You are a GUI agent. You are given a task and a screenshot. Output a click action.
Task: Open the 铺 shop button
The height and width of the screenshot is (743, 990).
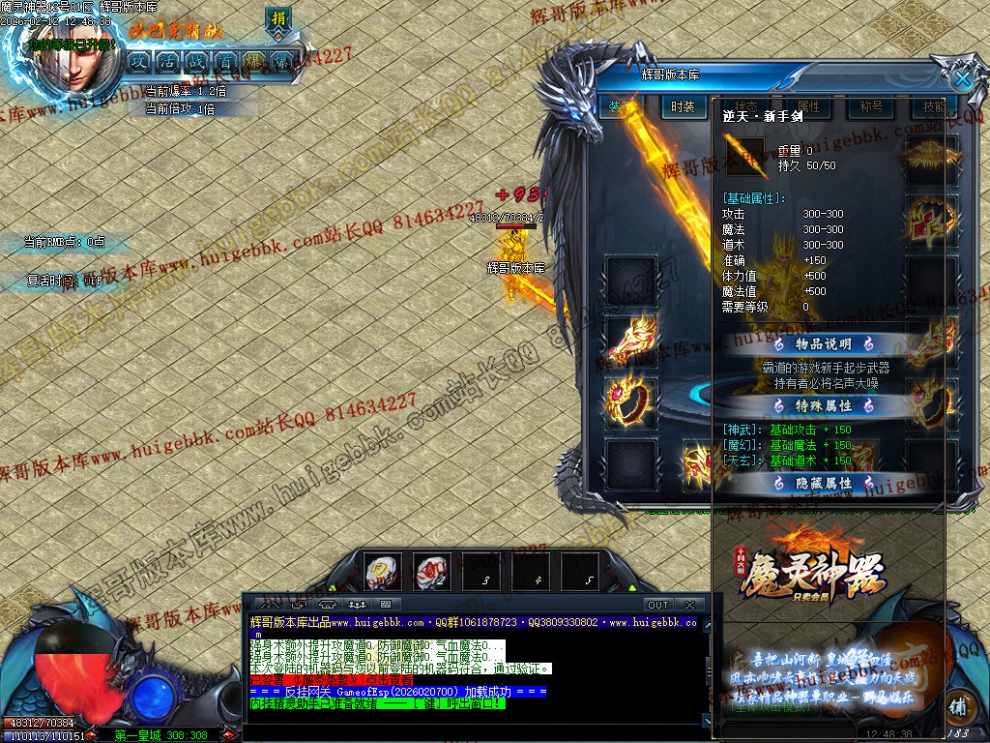pos(958,704)
